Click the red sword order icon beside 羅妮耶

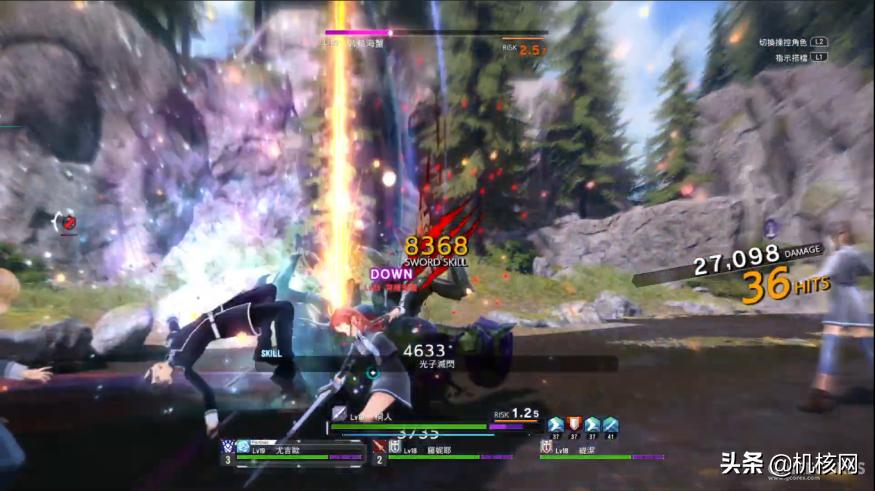379,446
